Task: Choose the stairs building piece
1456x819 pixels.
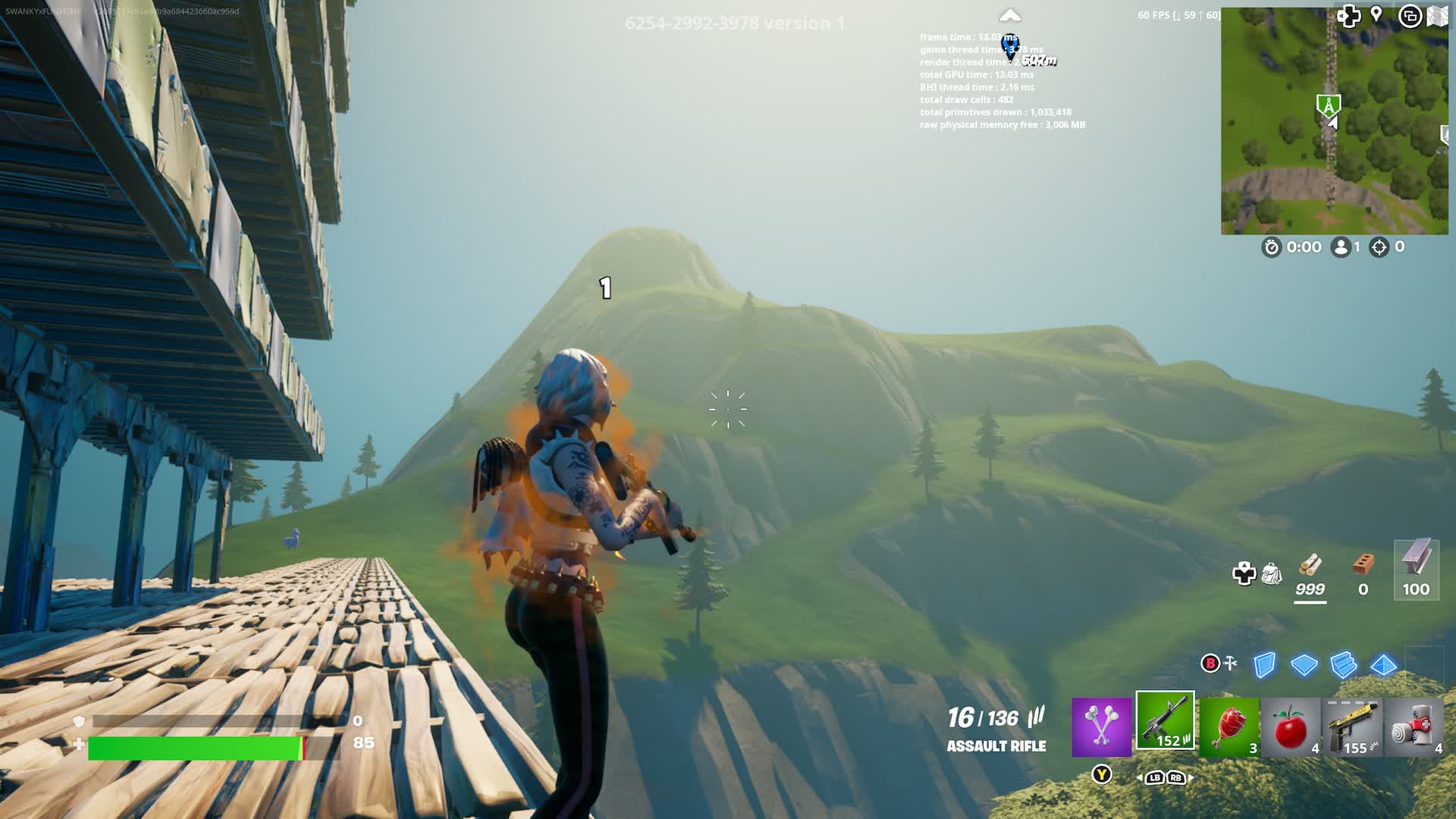Action: click(x=1343, y=665)
